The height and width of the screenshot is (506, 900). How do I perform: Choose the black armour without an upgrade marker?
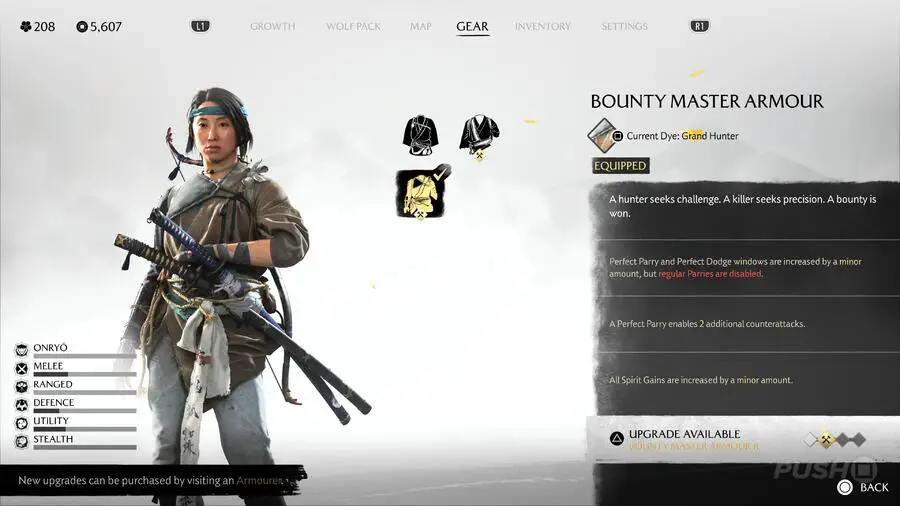(x=422, y=135)
